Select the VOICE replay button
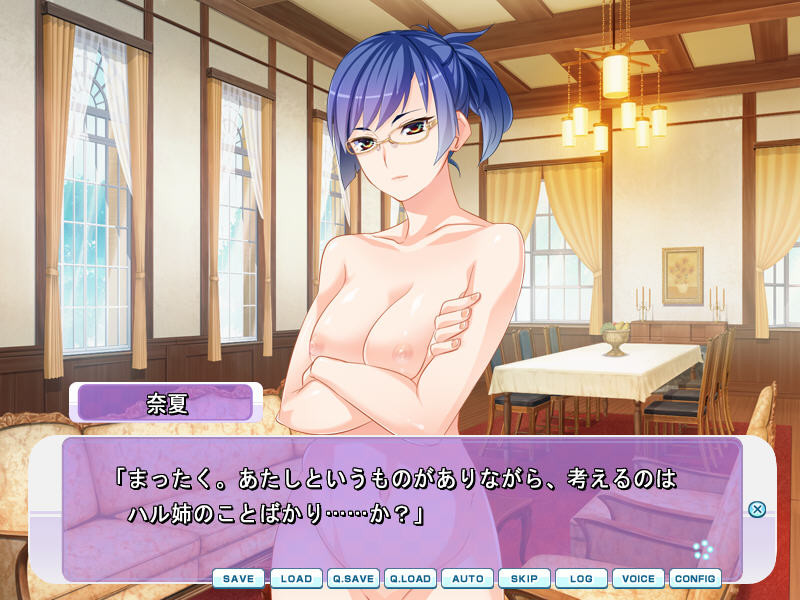Viewport: 800px width, 600px height. (638, 578)
